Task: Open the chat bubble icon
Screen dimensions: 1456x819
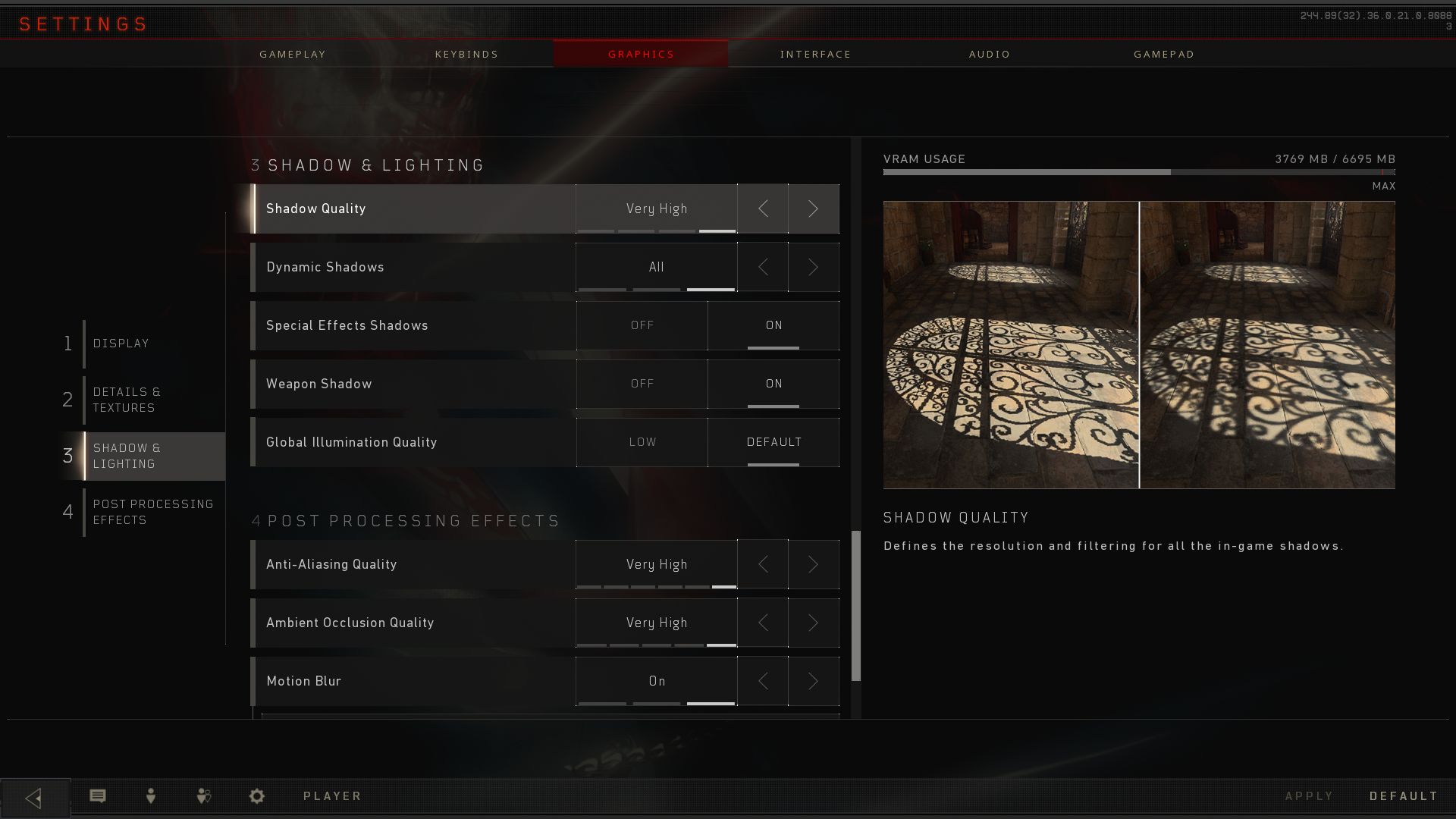Action: [x=98, y=796]
